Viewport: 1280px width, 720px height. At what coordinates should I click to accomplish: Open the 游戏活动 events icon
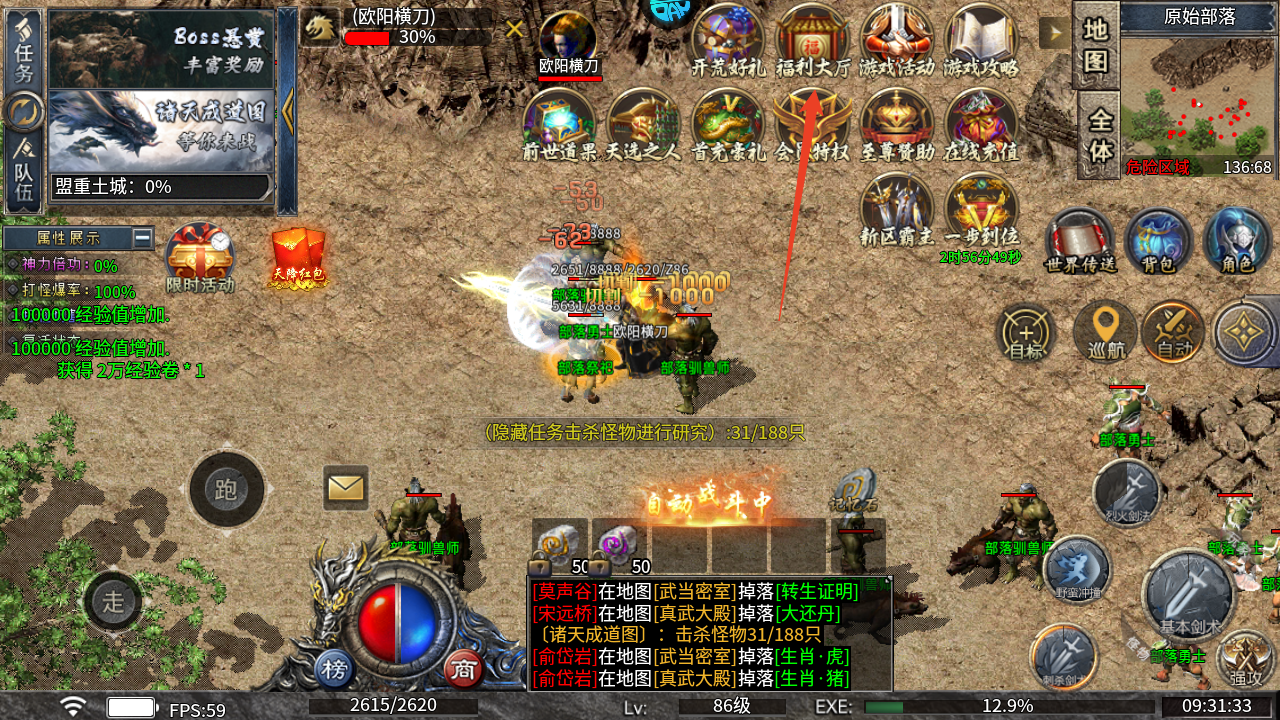pos(897,40)
